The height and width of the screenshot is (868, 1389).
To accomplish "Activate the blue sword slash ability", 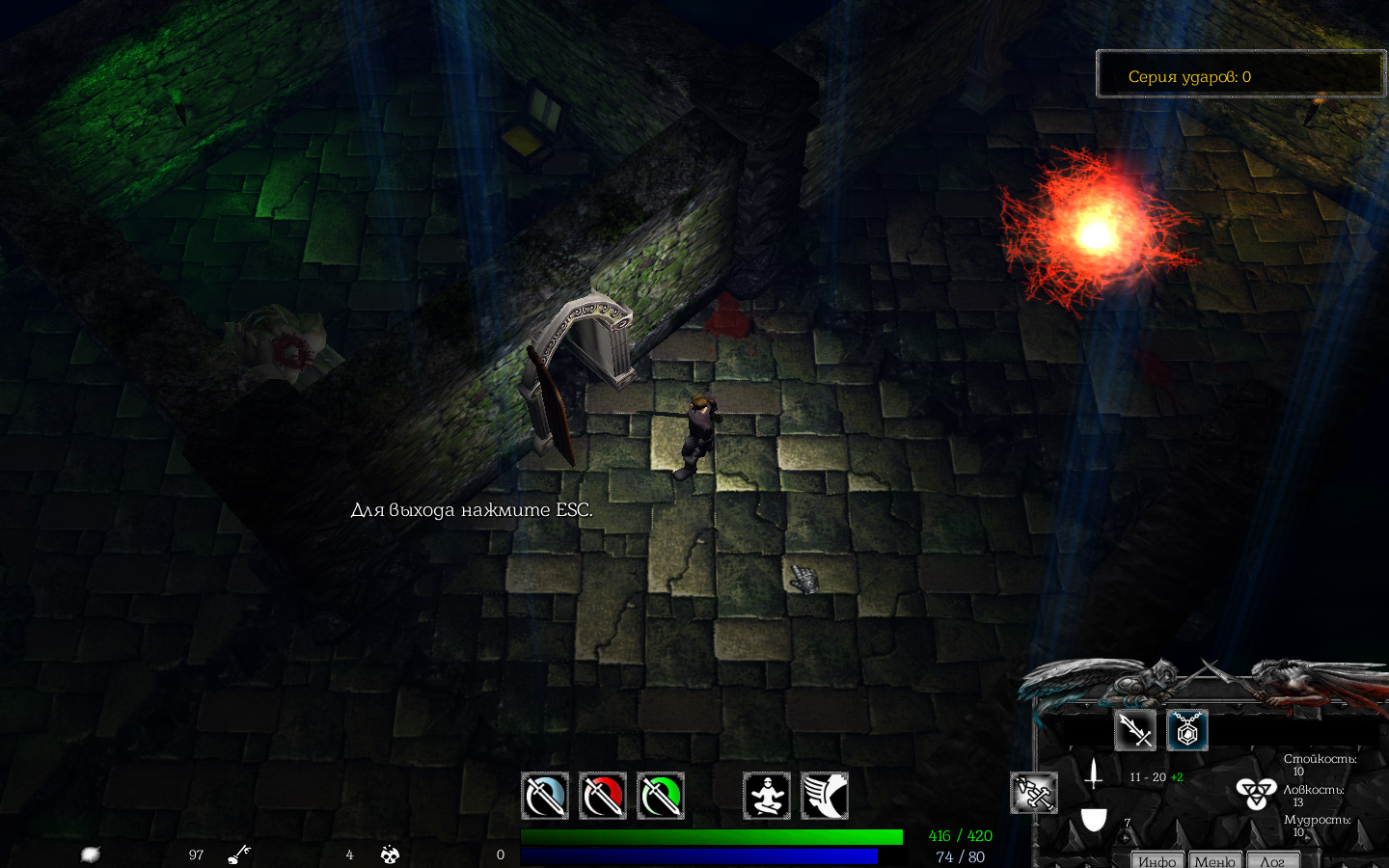I will click(x=545, y=796).
